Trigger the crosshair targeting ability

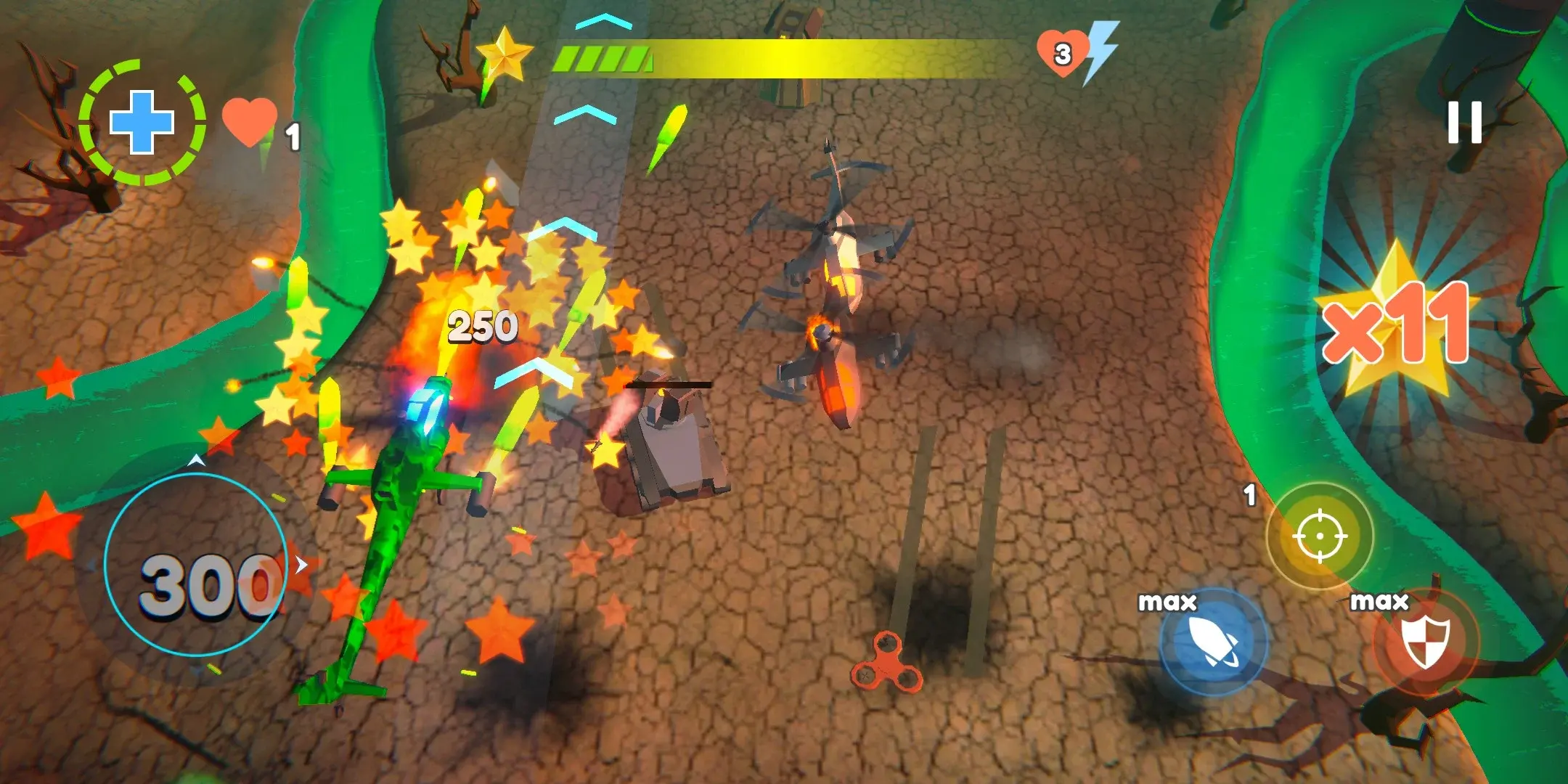pos(1320,536)
